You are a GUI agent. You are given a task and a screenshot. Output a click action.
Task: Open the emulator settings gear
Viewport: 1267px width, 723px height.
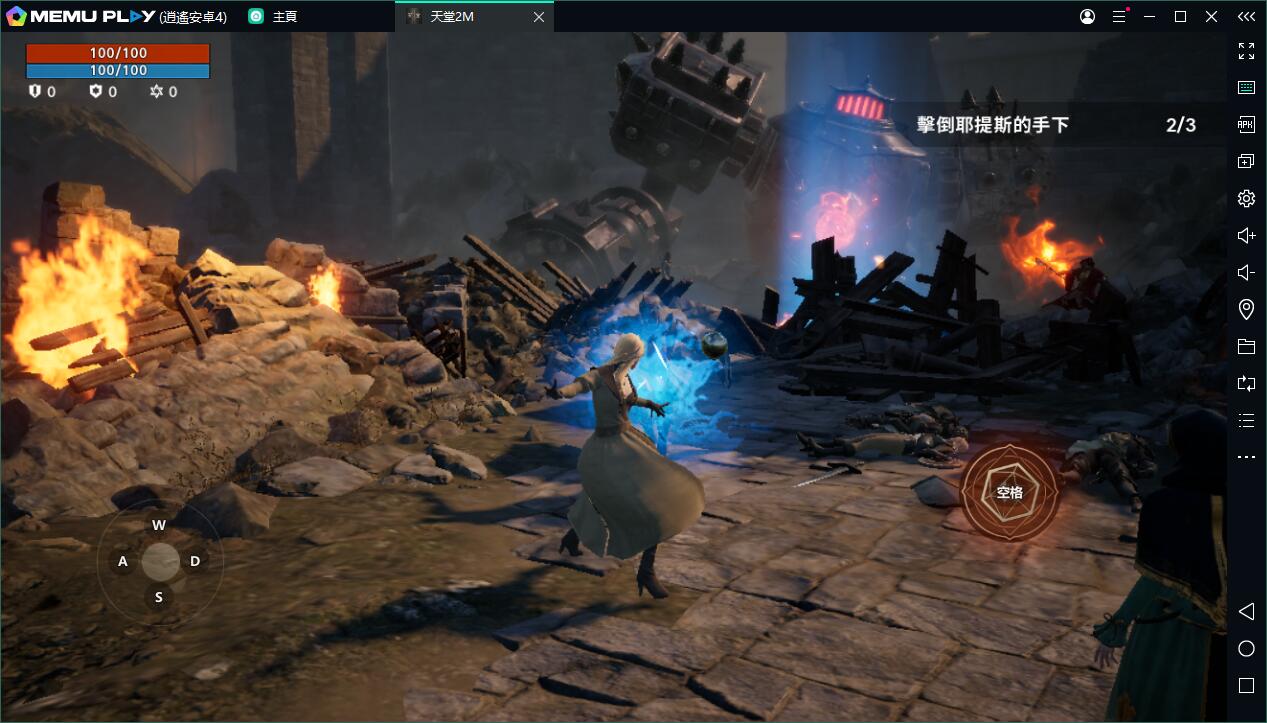coord(1246,198)
